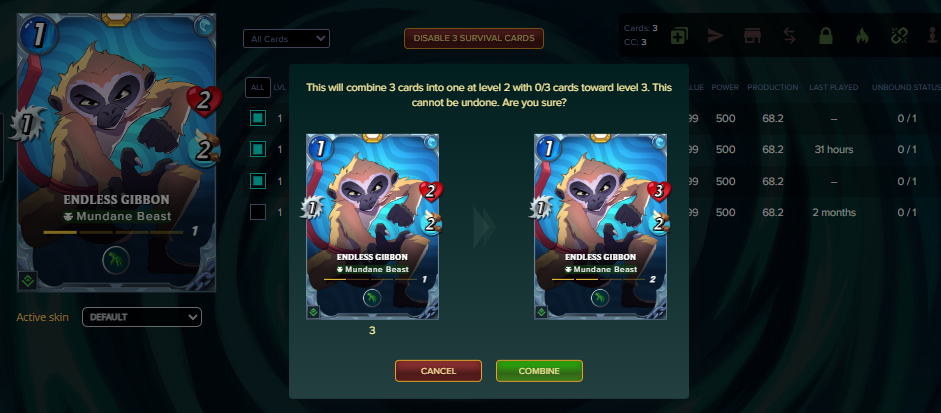Sort by the Last Played column

pyautogui.click(x=832, y=88)
